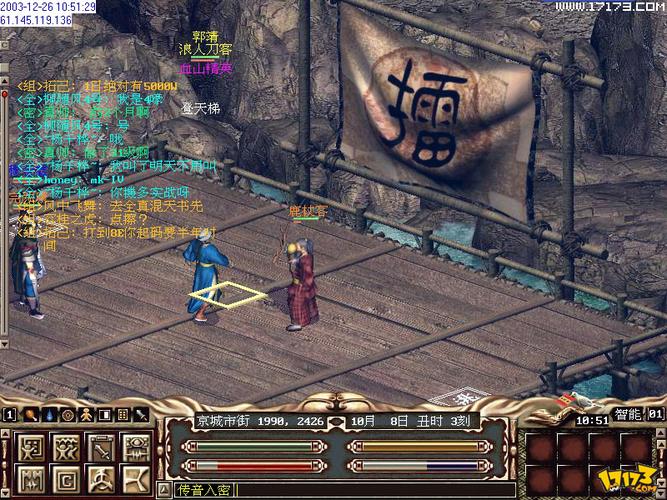Image resolution: width=667 pixels, height=500 pixels.
Task: Select the numbered 1 page button
Action: (x=8, y=414)
